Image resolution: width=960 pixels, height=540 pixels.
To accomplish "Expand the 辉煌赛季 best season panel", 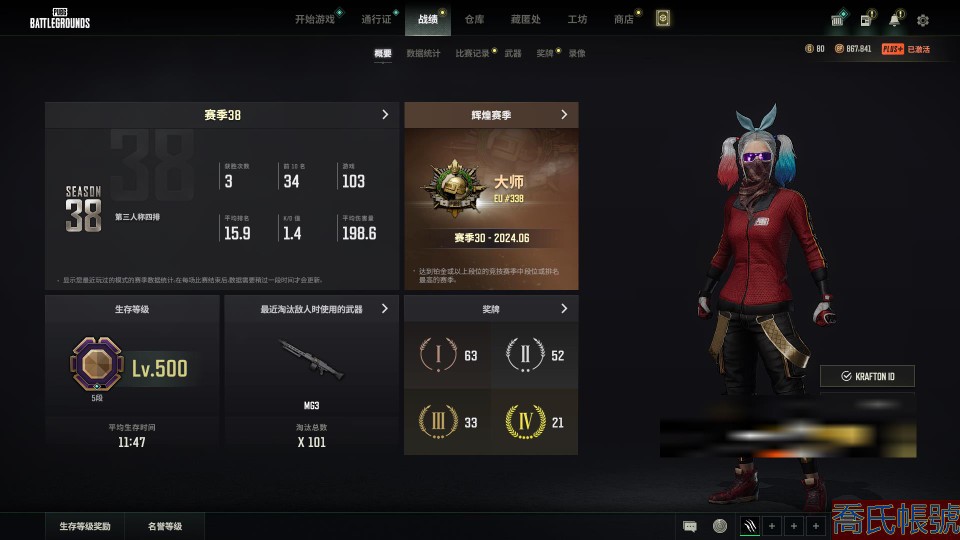I will [x=564, y=115].
